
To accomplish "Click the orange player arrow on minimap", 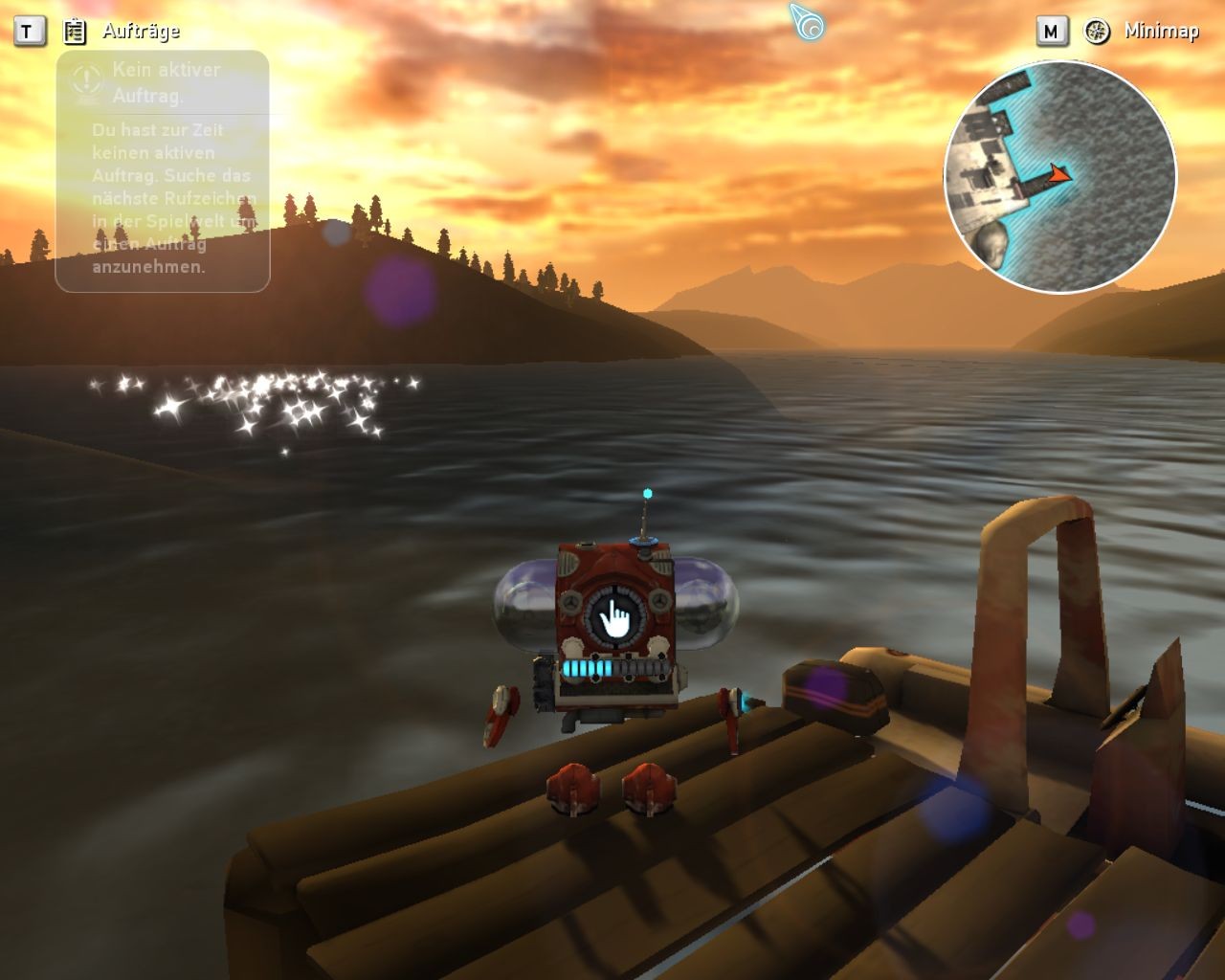I will tap(1058, 174).
